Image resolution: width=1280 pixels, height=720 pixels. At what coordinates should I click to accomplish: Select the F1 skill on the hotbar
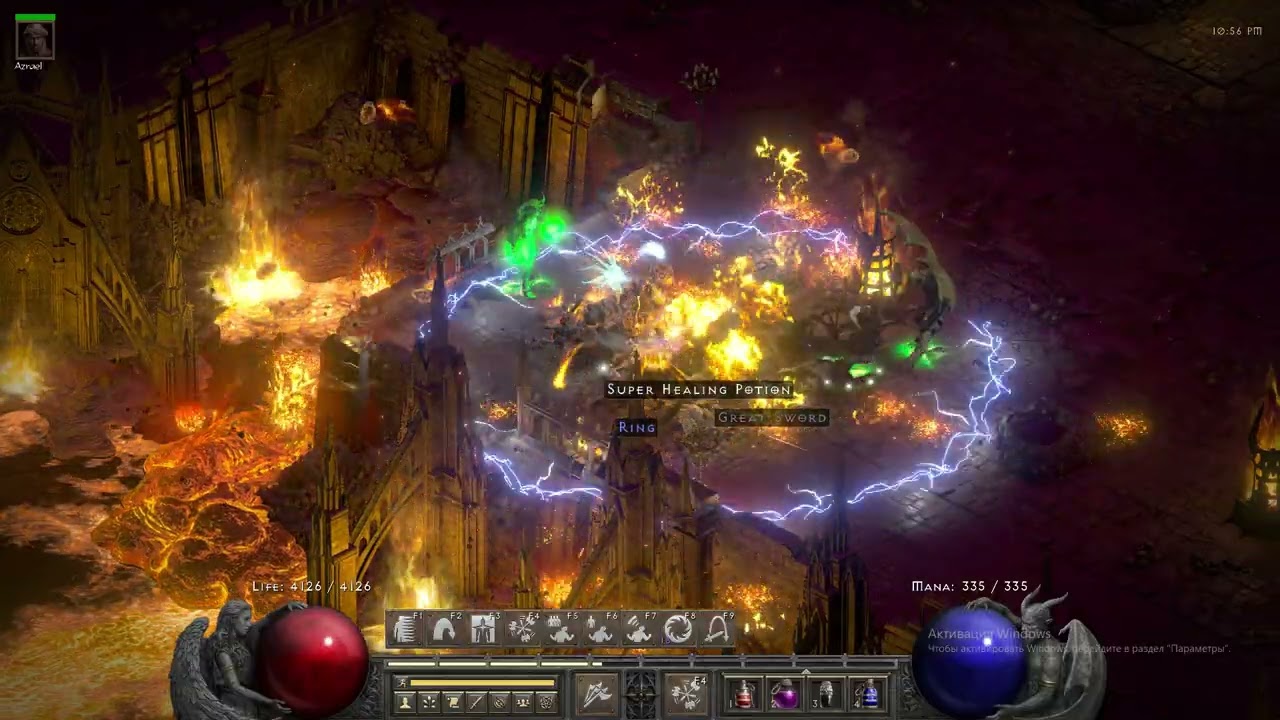[x=406, y=629]
